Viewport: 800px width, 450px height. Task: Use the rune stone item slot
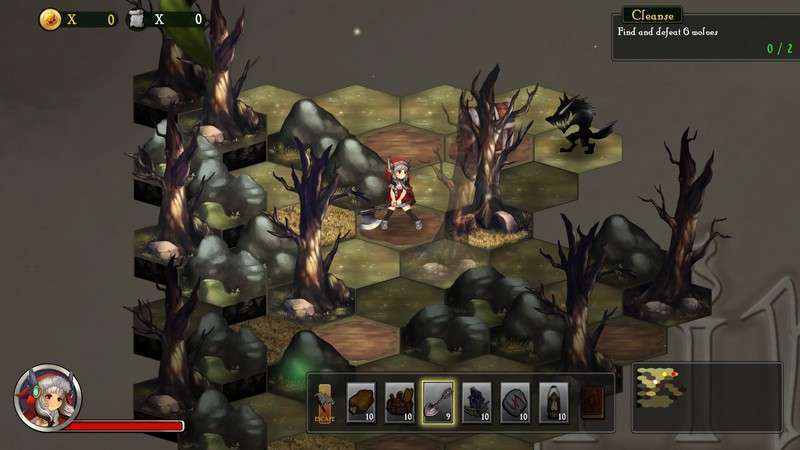pyautogui.click(x=515, y=402)
